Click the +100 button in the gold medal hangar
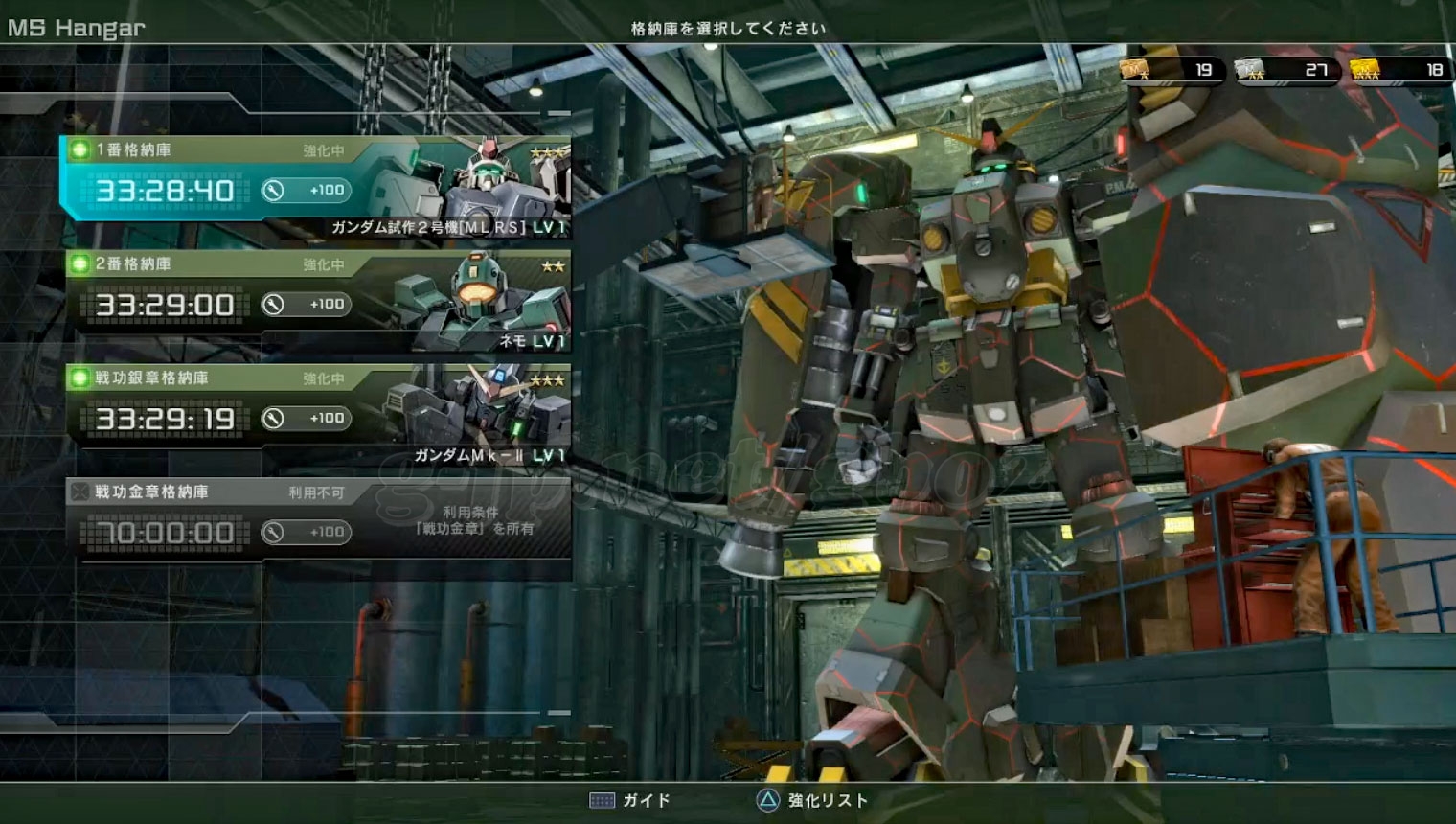Viewport: 1456px width, 824px height. point(307,533)
